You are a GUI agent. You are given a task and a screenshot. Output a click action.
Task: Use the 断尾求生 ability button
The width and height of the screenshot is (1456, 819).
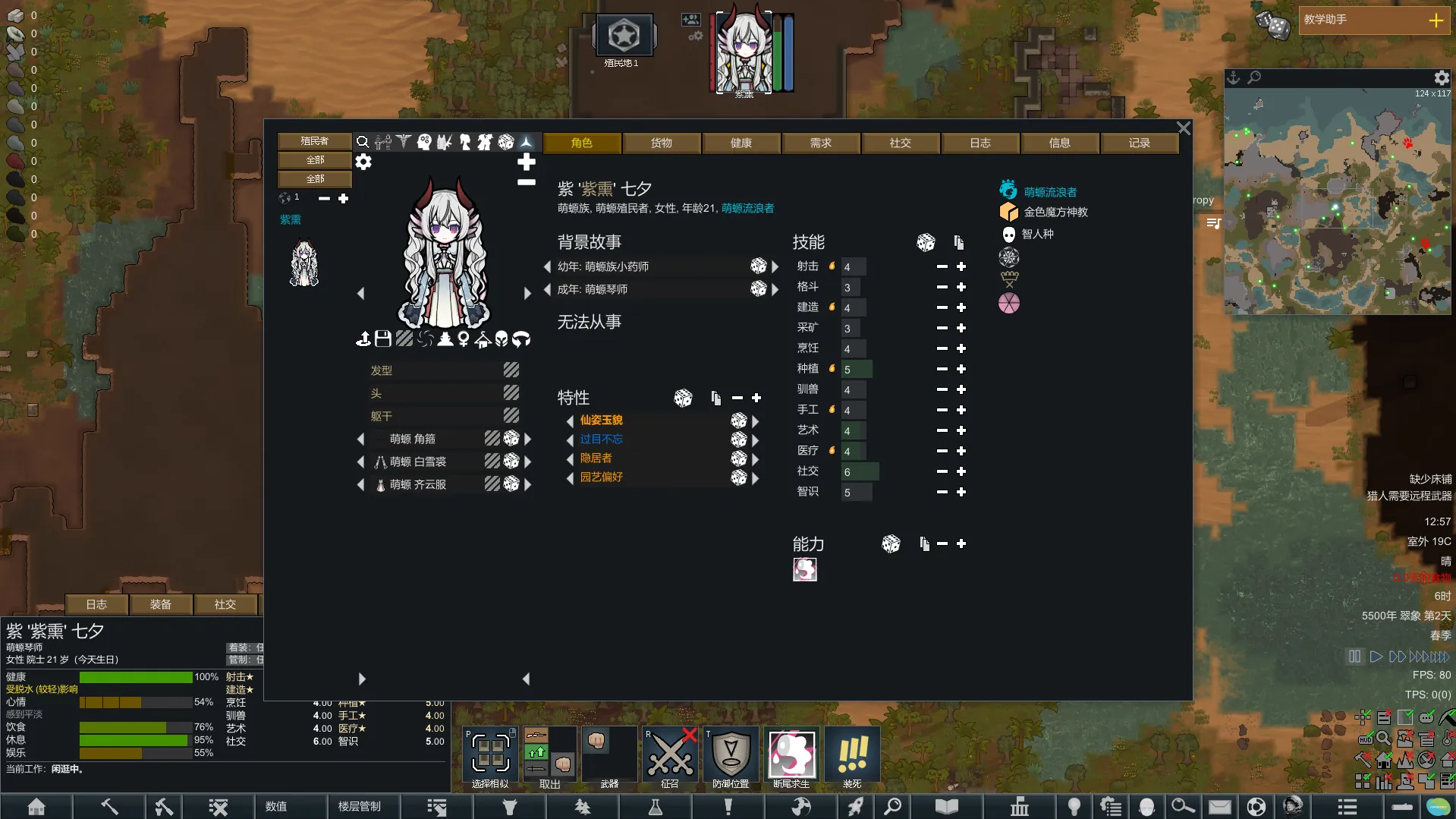click(x=791, y=755)
